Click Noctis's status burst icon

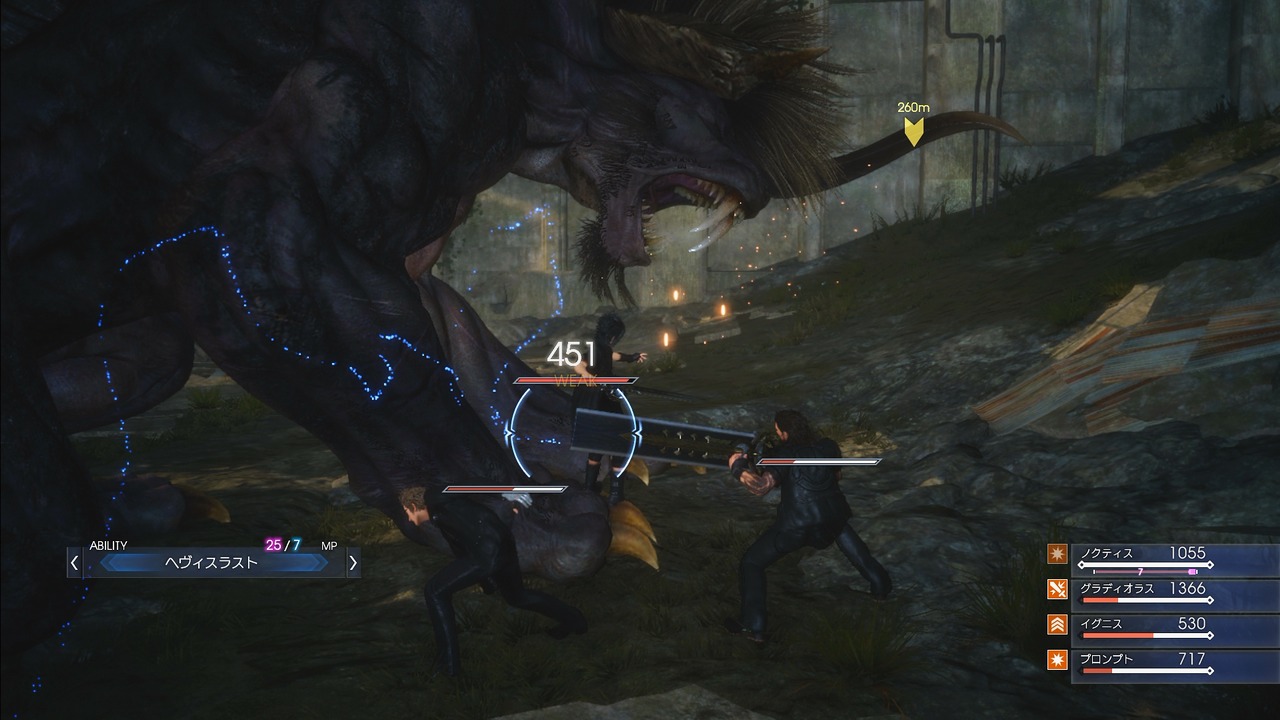[1058, 552]
